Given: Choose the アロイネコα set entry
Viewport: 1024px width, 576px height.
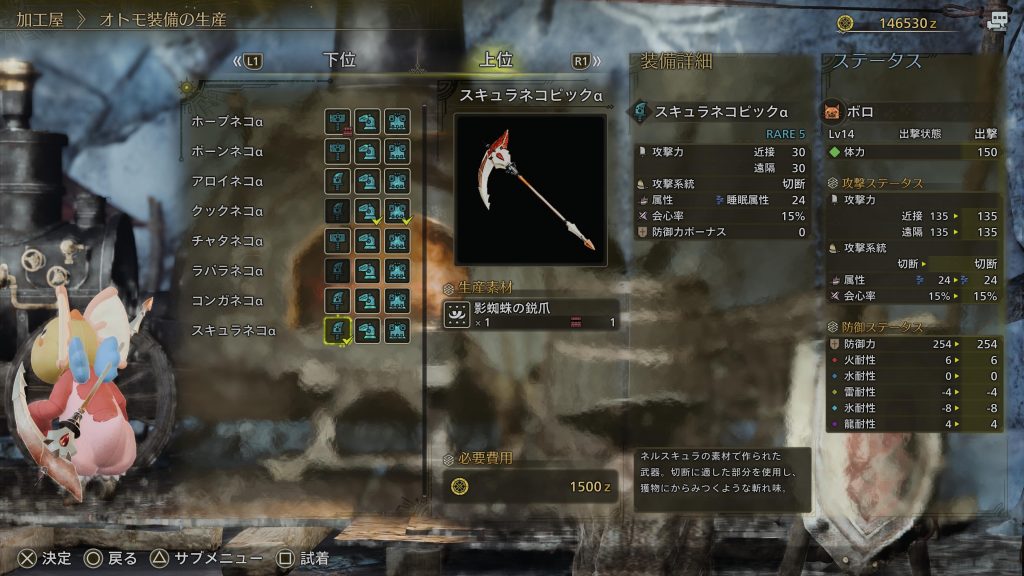Looking at the screenshot, I should pyautogui.click(x=228, y=182).
